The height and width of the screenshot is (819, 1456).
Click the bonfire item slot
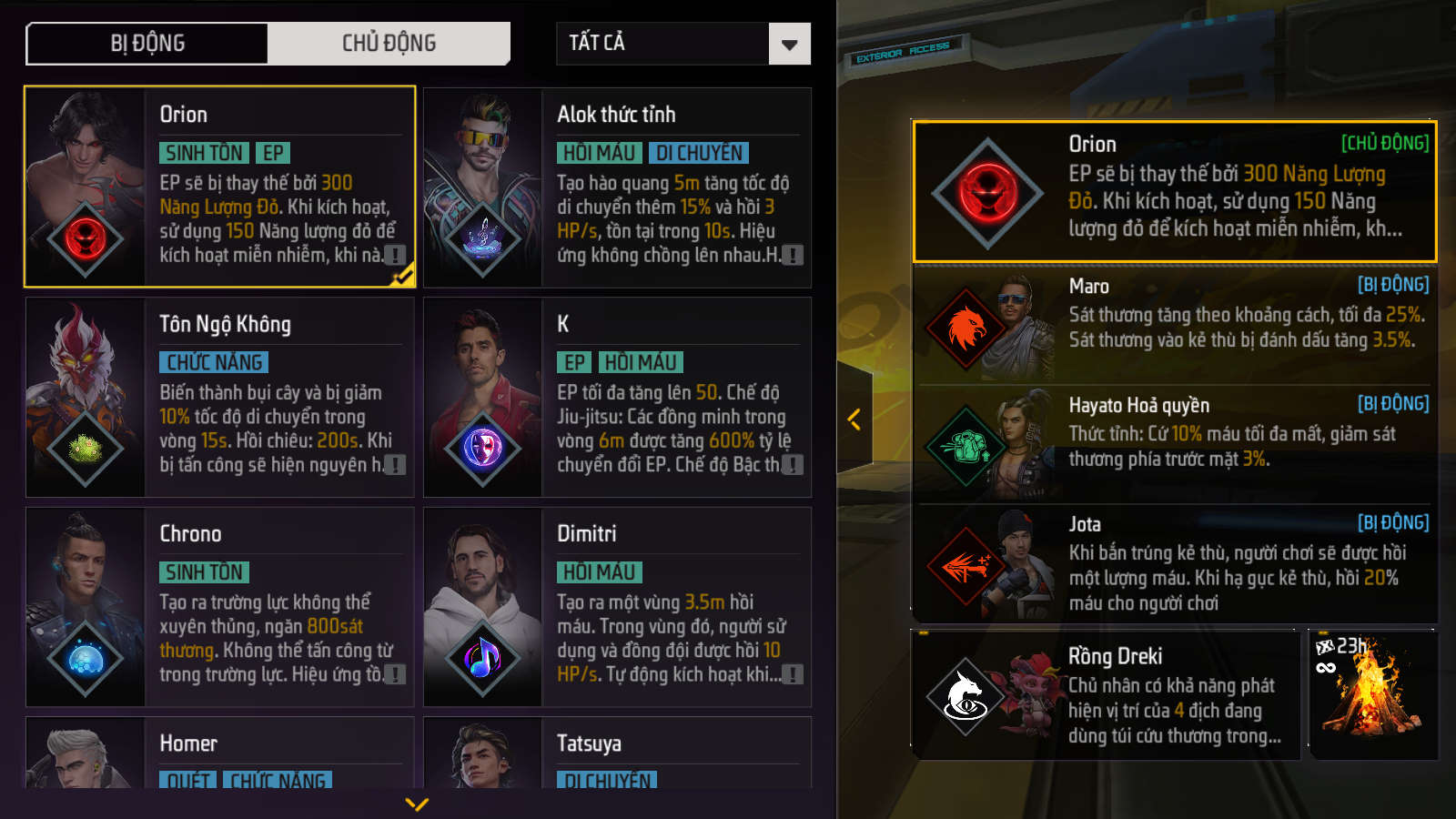click(1372, 695)
